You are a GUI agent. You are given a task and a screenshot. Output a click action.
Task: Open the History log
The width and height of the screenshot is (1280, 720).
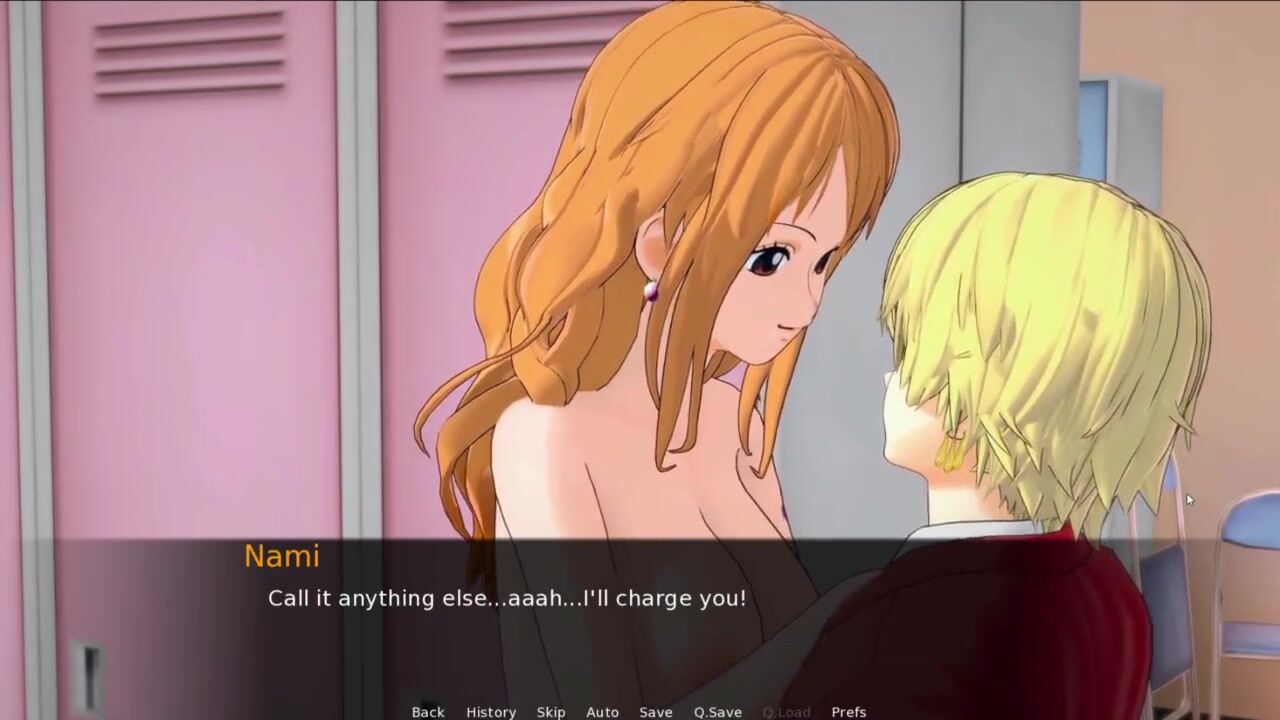(491, 712)
